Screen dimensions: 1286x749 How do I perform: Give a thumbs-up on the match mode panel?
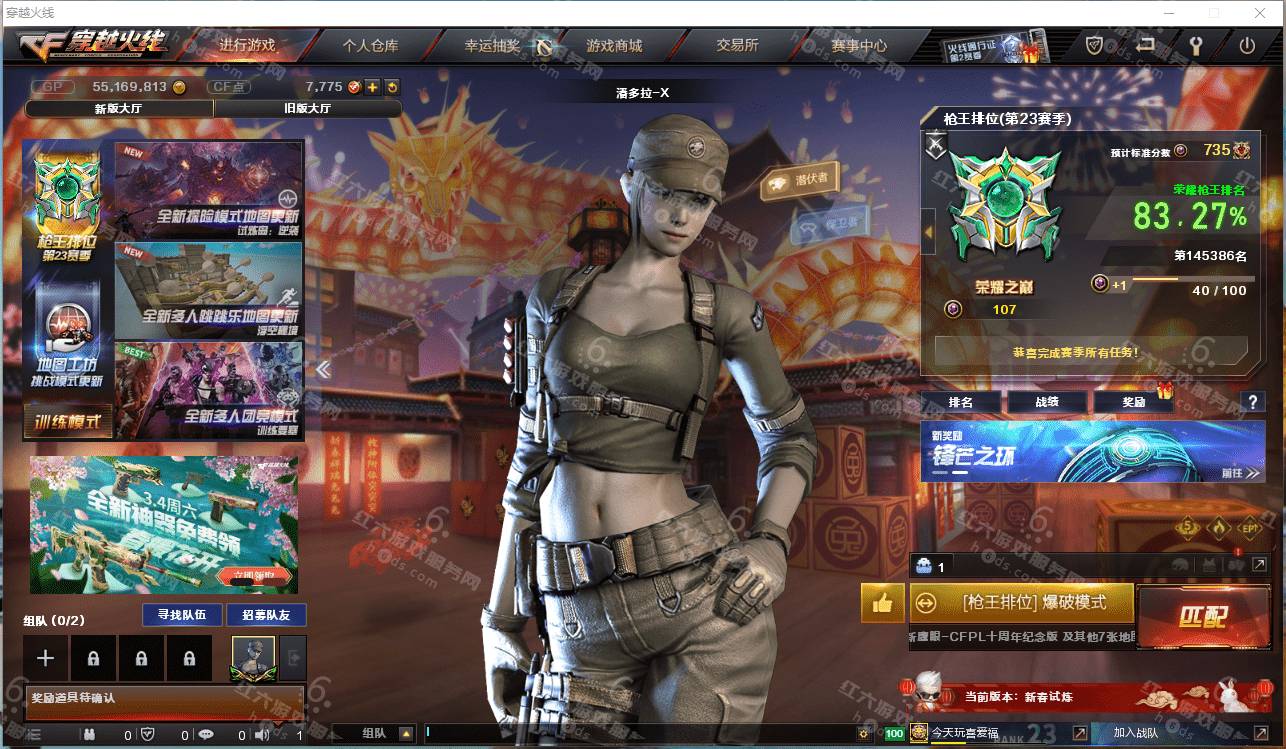click(x=881, y=604)
